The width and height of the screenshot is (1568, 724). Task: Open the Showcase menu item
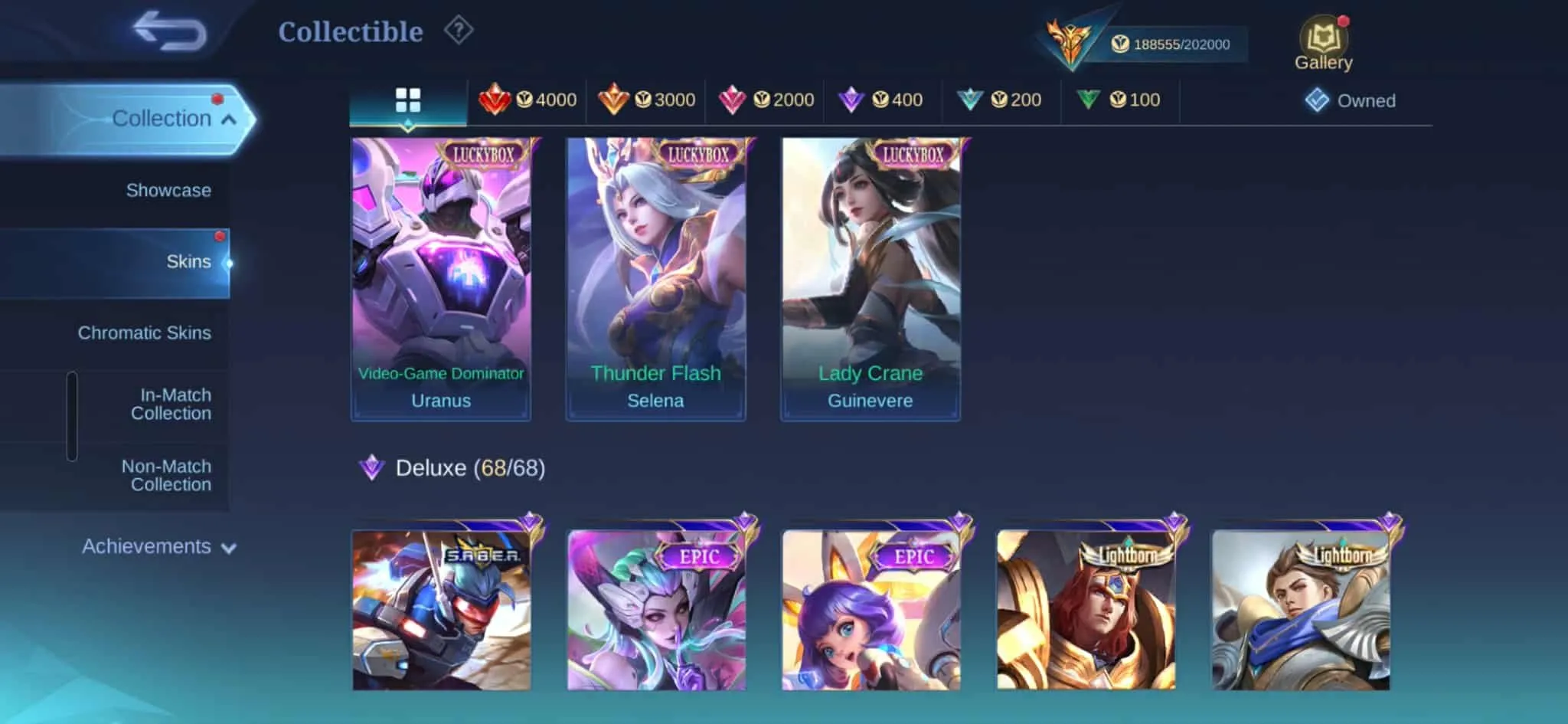point(169,190)
